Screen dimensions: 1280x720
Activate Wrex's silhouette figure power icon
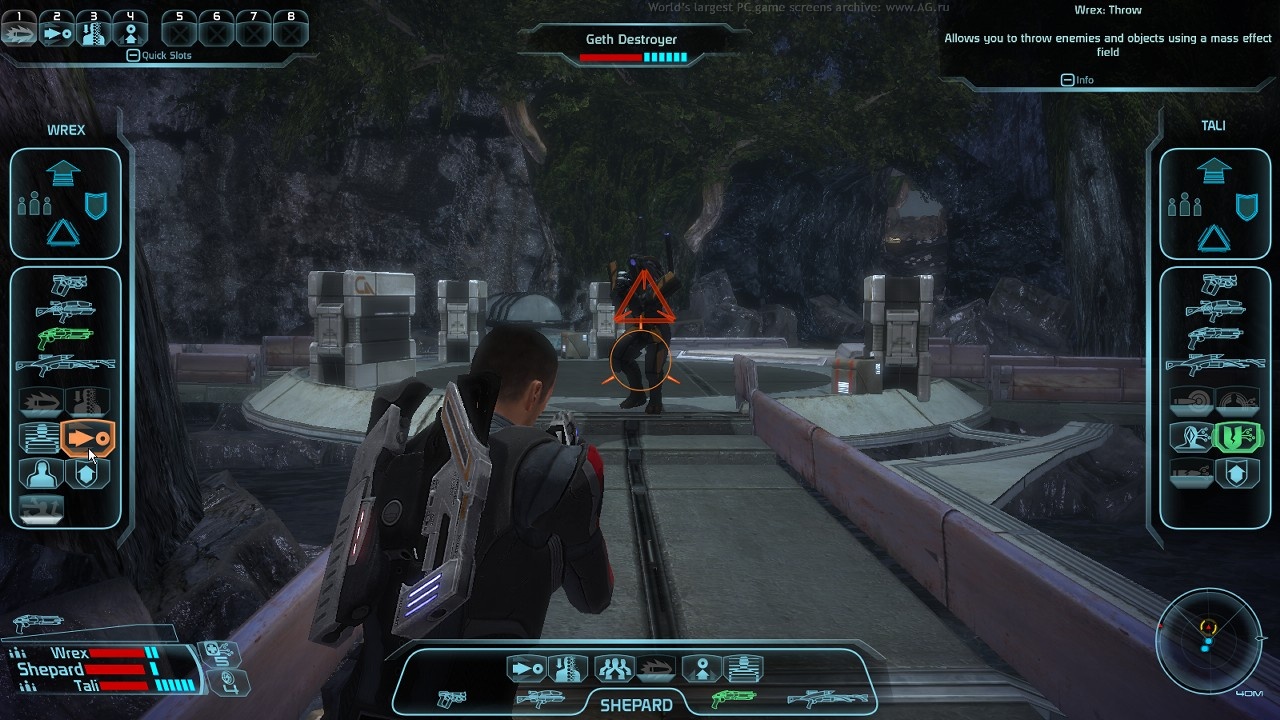(42, 472)
